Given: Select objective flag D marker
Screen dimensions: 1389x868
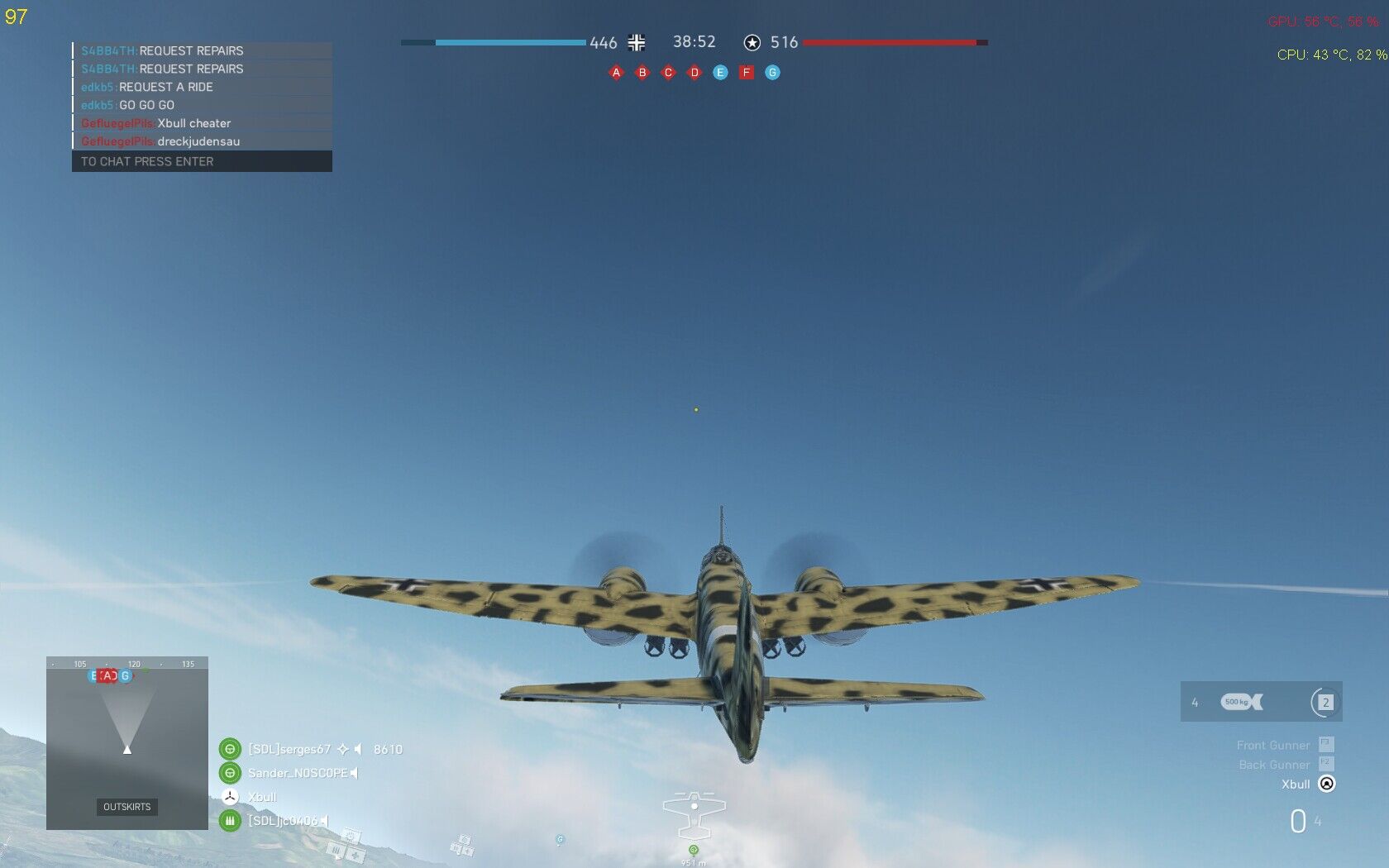Looking at the screenshot, I should [x=694, y=73].
